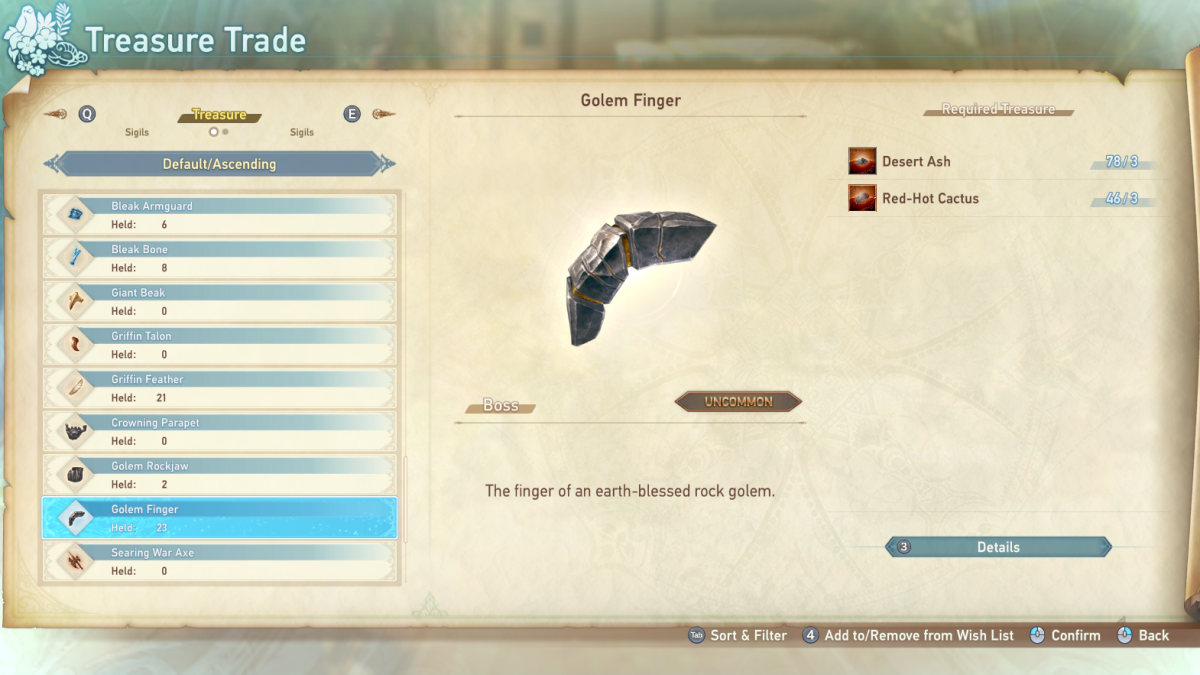Screen dimensions: 1200x675
Task: Click the highlighted Golem Finger entry
Action: point(219,518)
